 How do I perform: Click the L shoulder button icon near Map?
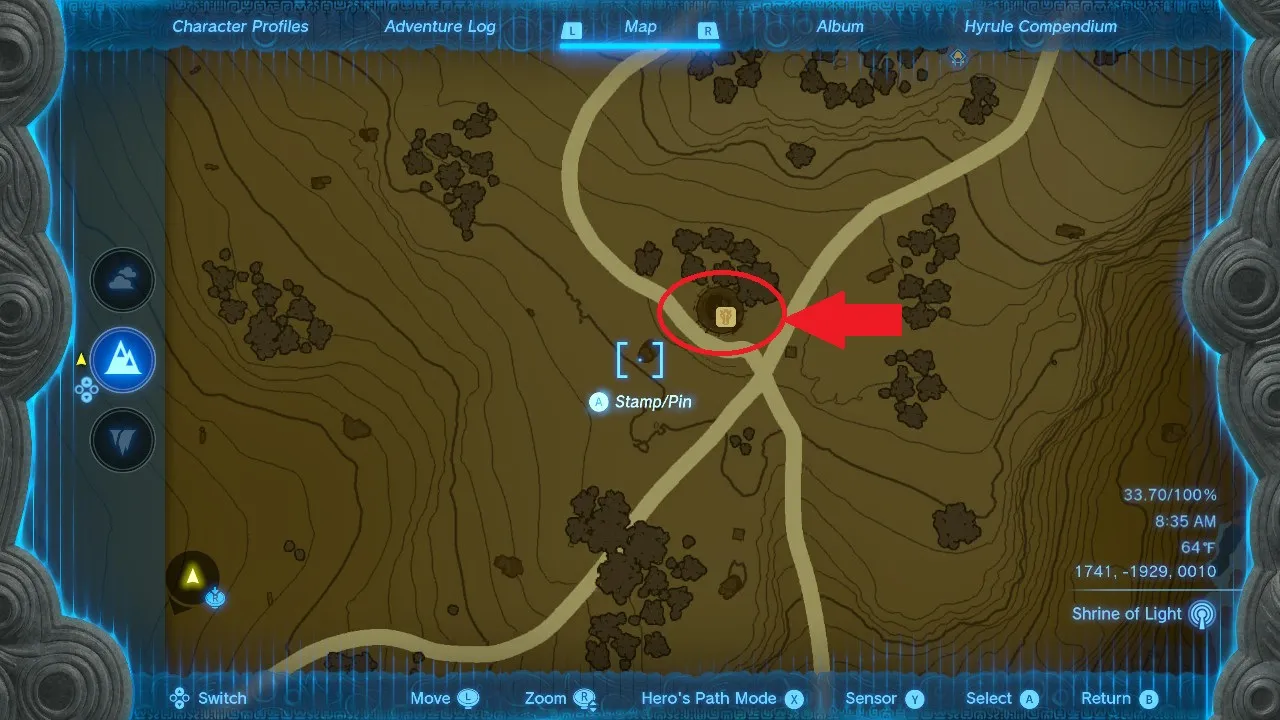(572, 32)
